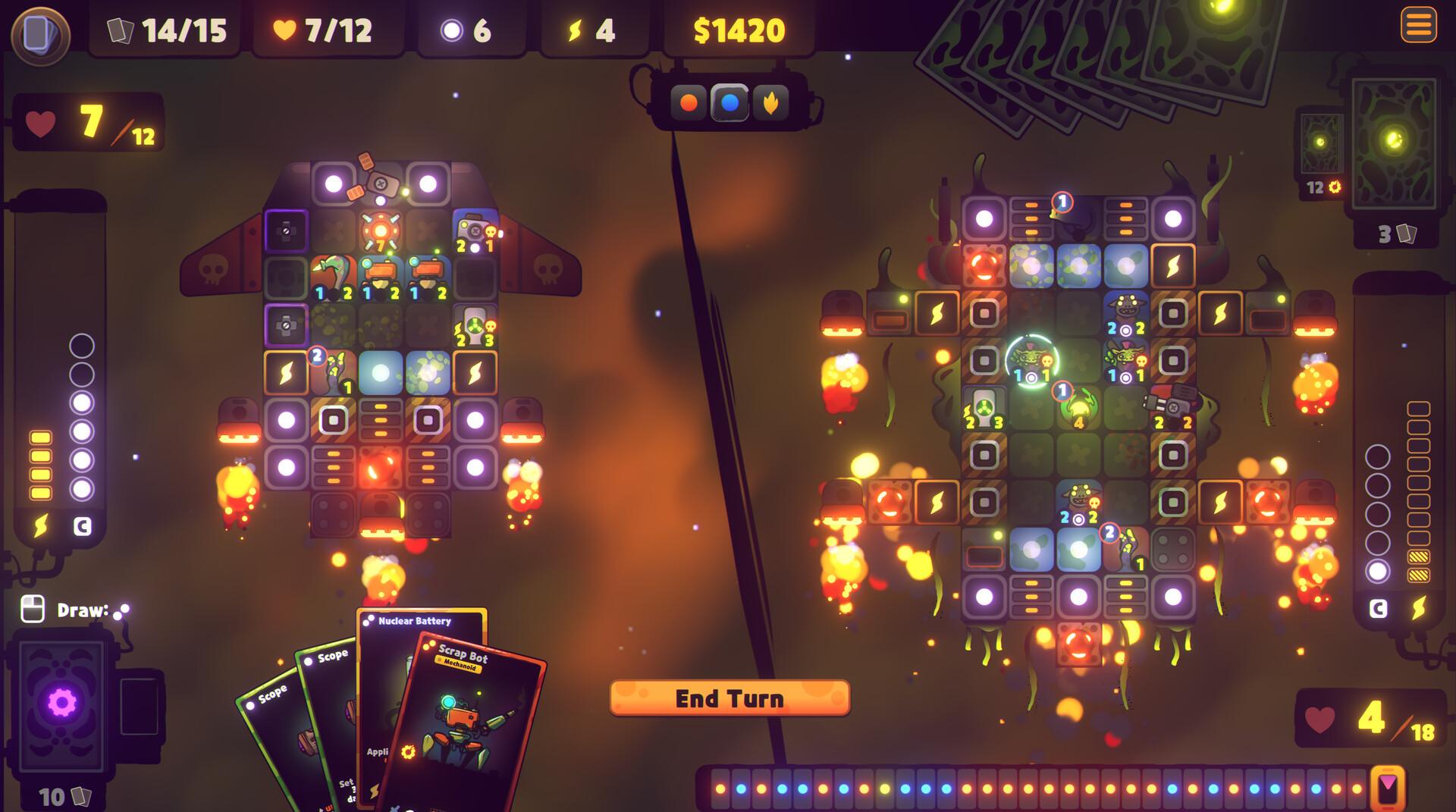The width and height of the screenshot is (1456, 812).
Task: Select the Scrap Bot card
Action: 466,720
